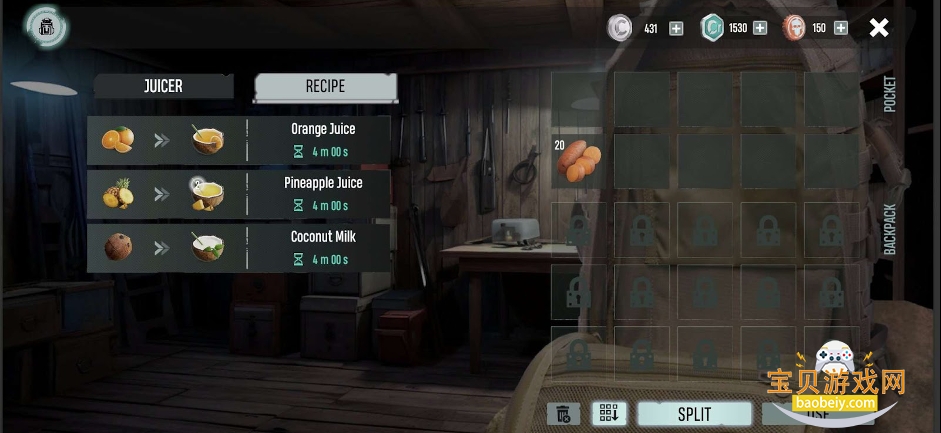This screenshot has width=941, height=433.
Task: Close the juicer screen
Action: [x=878, y=28]
